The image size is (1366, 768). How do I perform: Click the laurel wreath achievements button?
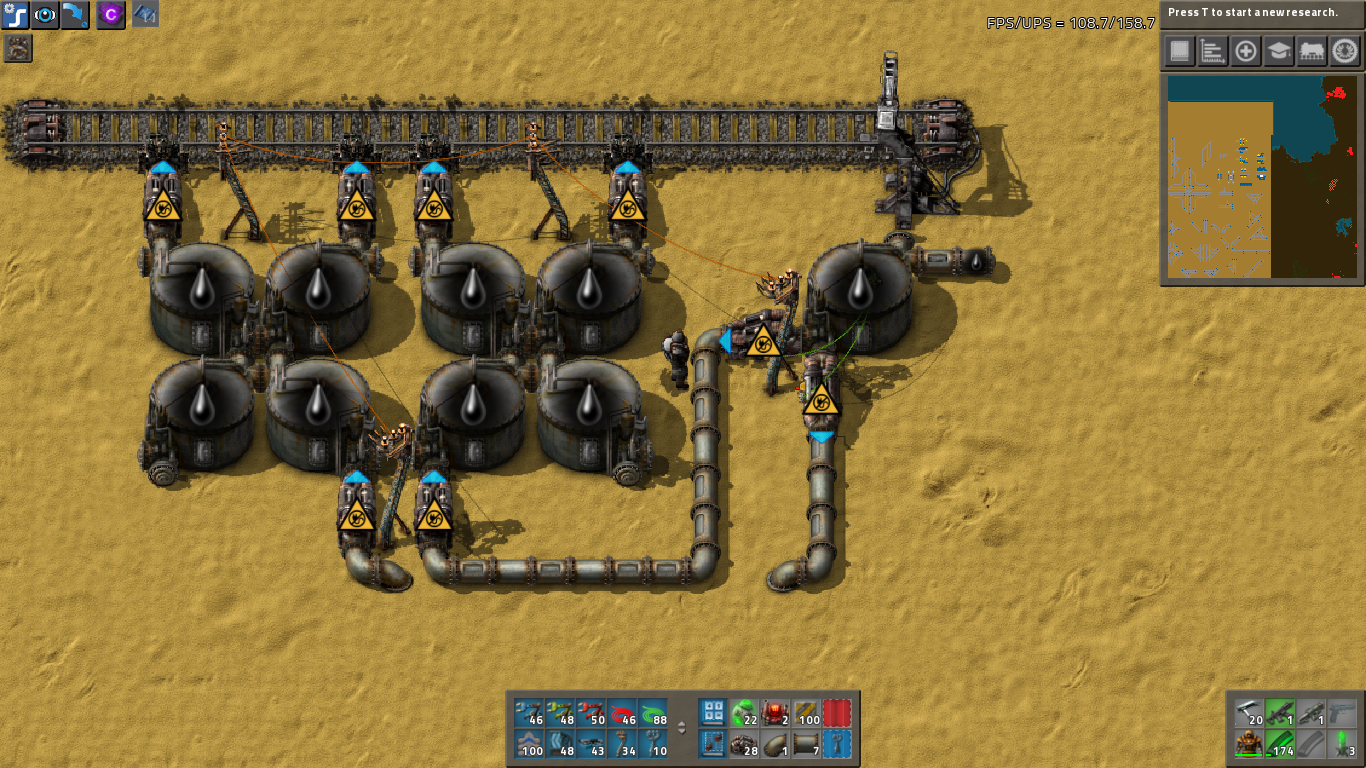[x=1344, y=51]
